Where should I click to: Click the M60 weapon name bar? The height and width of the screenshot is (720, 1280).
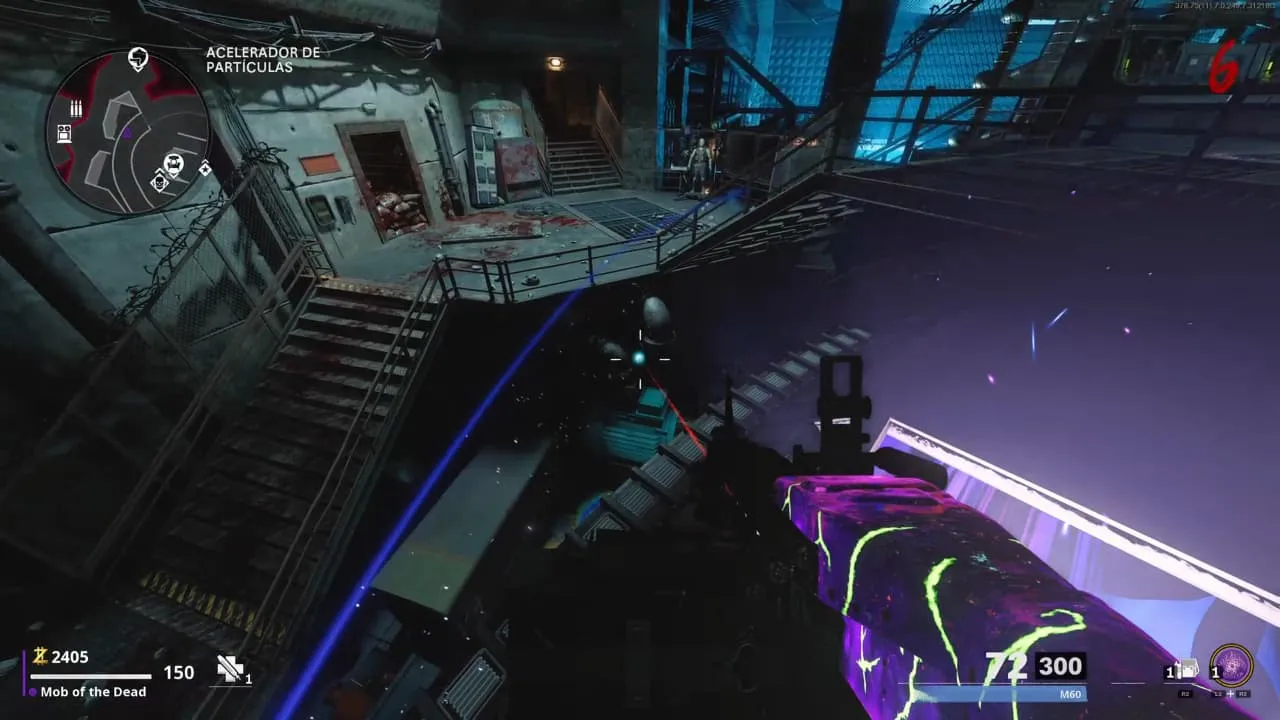[1000, 693]
